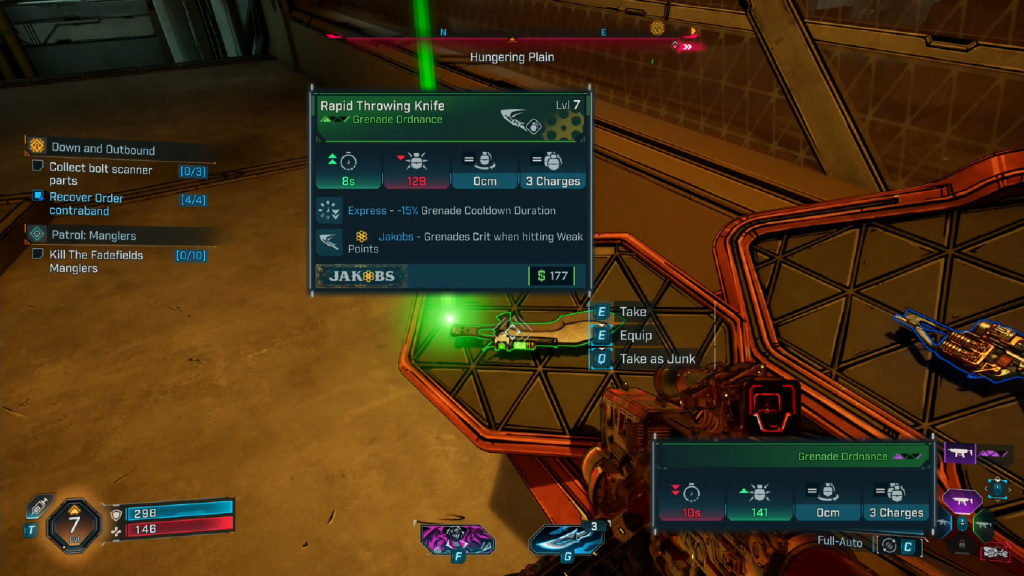The image size is (1024, 576).
Task: Choose Equip for the Rapid Throwing Knife
Action: [635, 335]
